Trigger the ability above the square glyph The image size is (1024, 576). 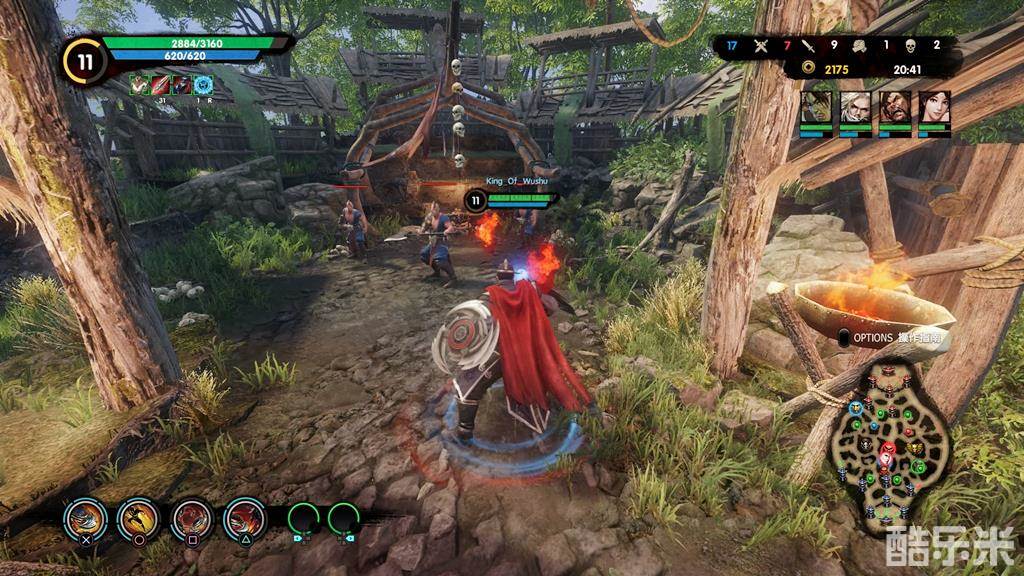(191, 517)
